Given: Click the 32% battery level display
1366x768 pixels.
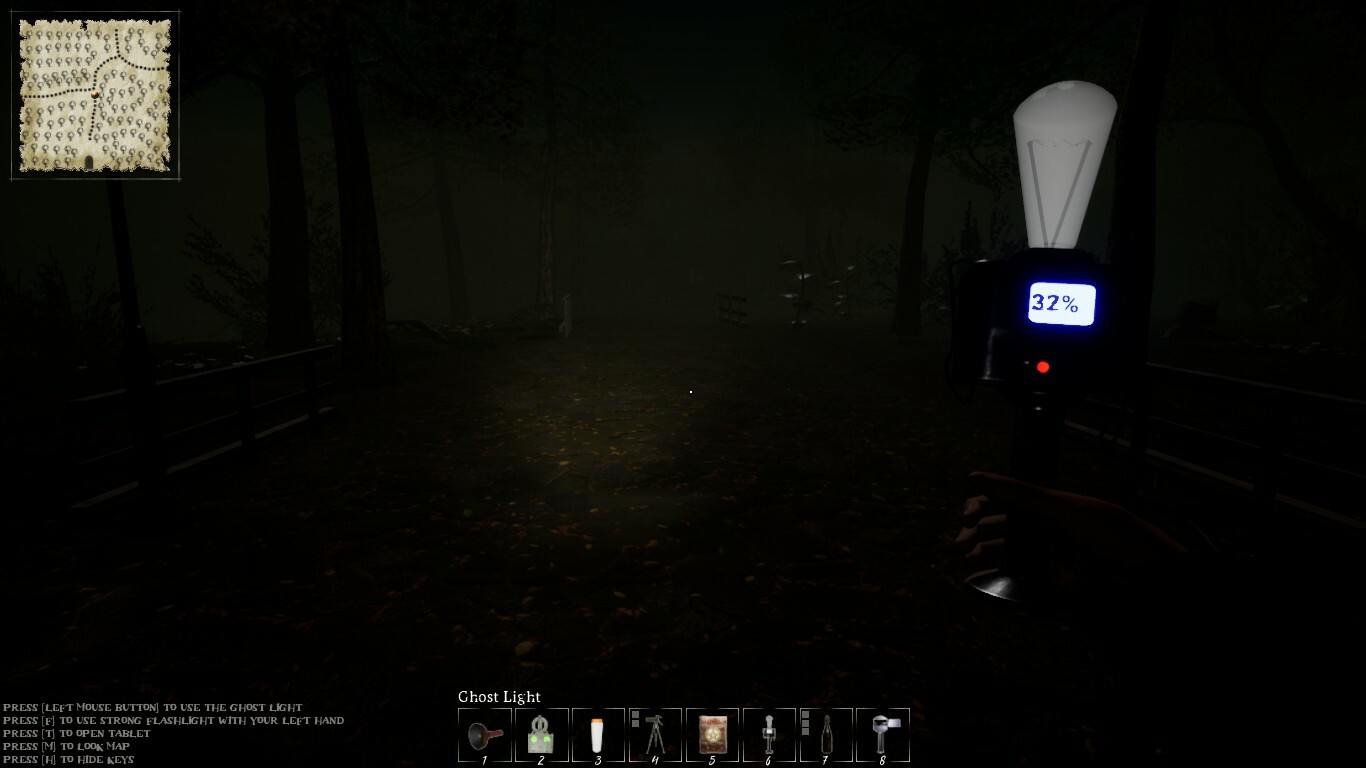Looking at the screenshot, I should (x=1062, y=302).
